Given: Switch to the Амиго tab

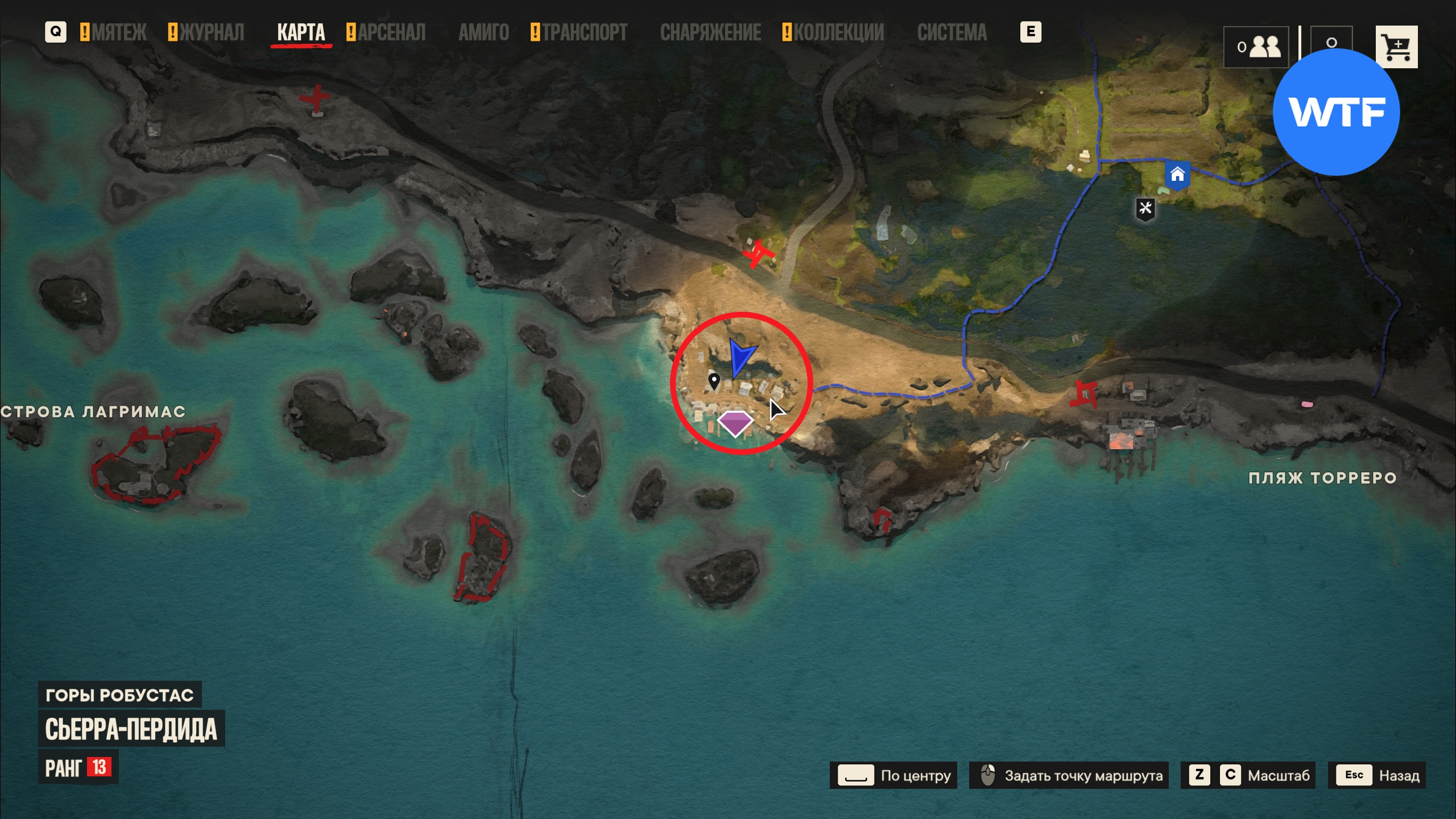Looking at the screenshot, I should coord(483,32).
